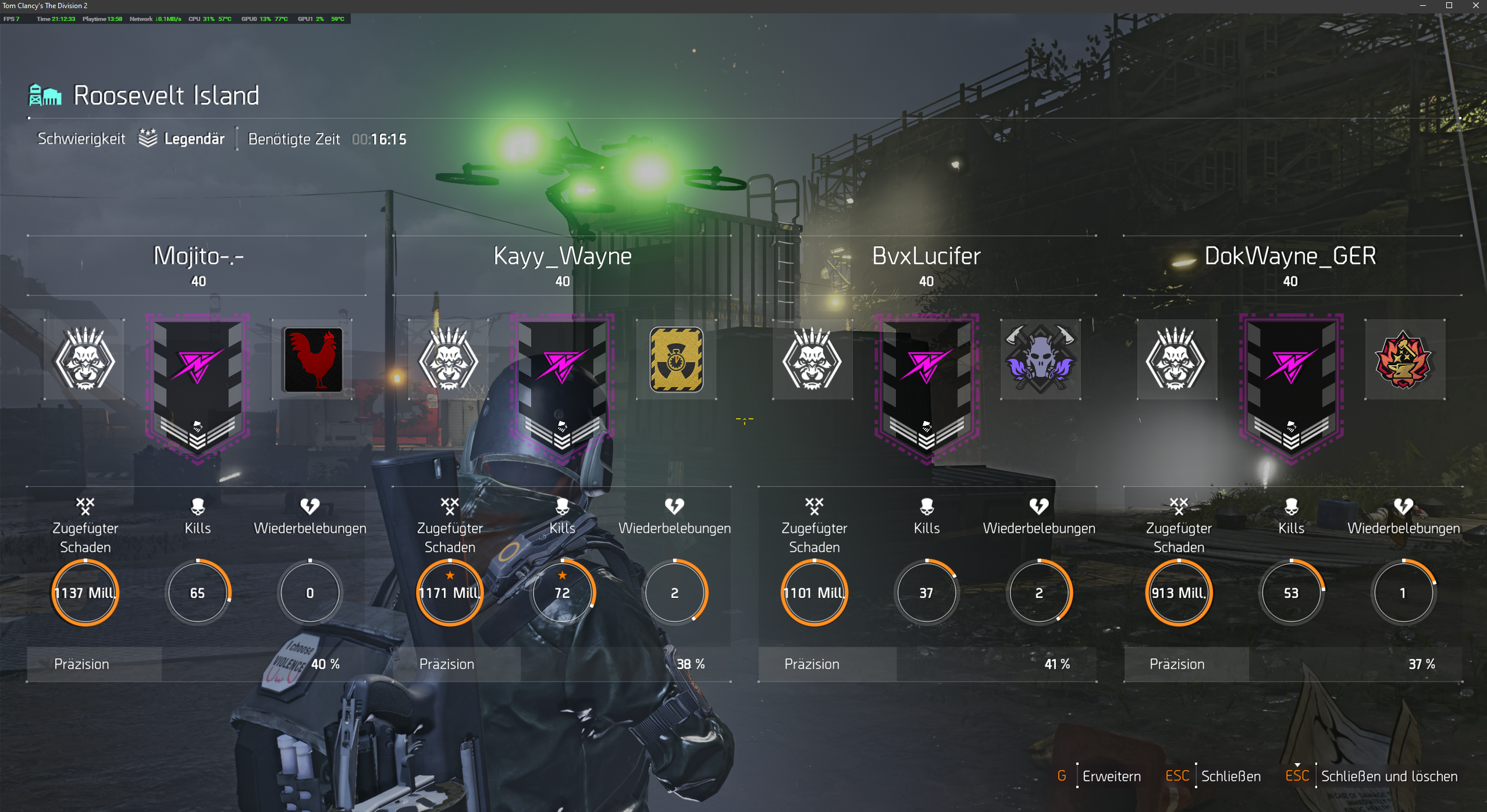The height and width of the screenshot is (812, 1487).
Task: Select player Kayy_Wayne name header
Action: pos(562,257)
